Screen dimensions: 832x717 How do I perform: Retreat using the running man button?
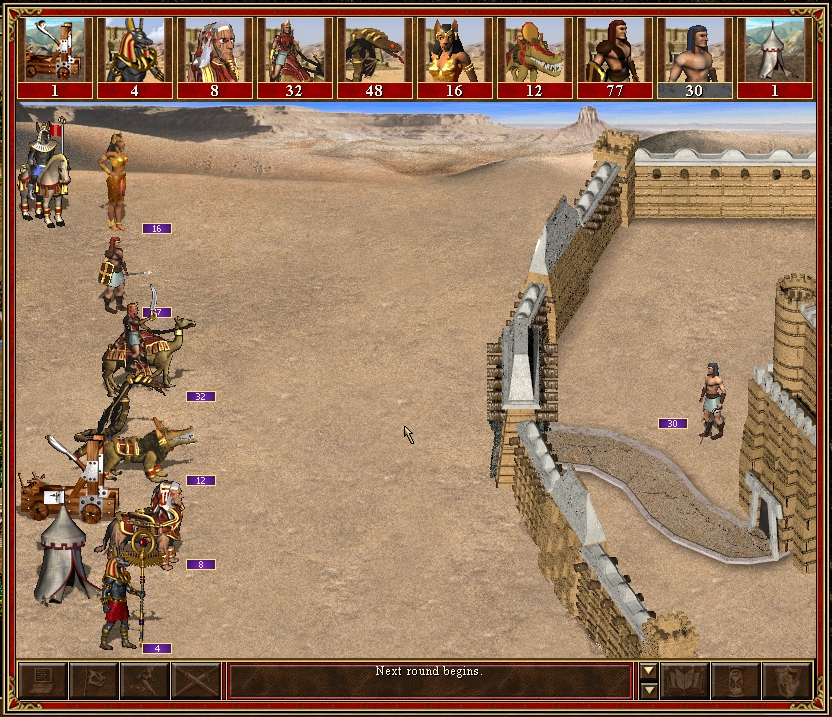pyautogui.click(x=145, y=681)
